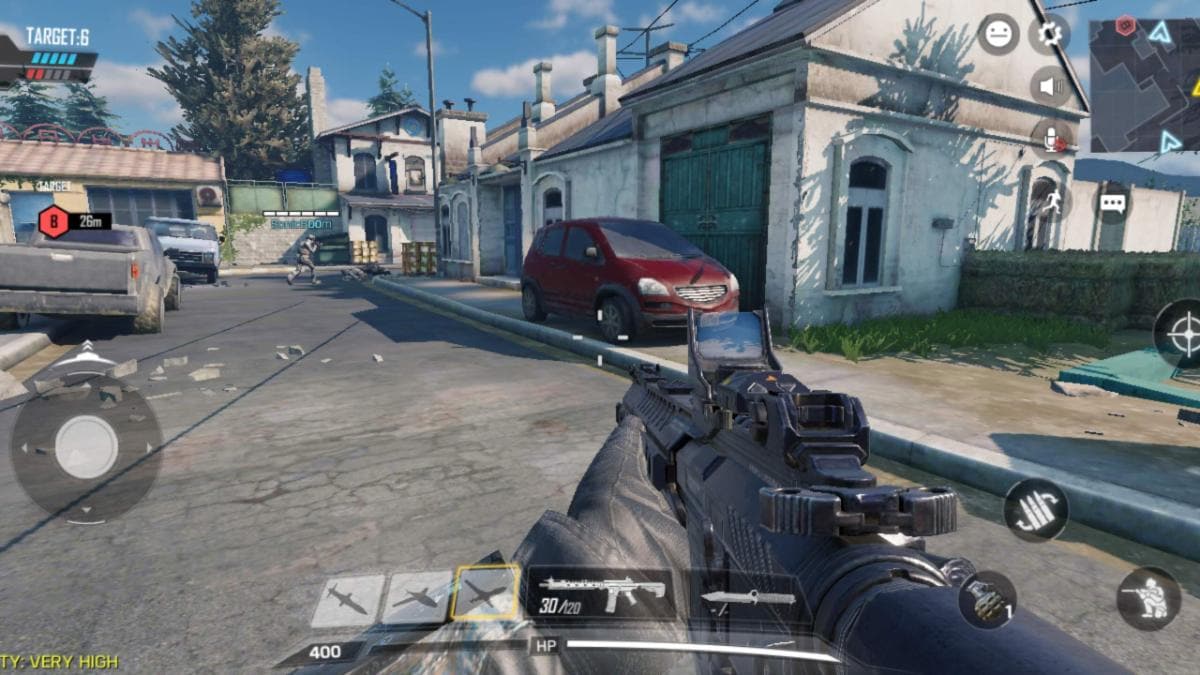
Task: Select the assault rifle weapon slot
Action: (x=601, y=593)
